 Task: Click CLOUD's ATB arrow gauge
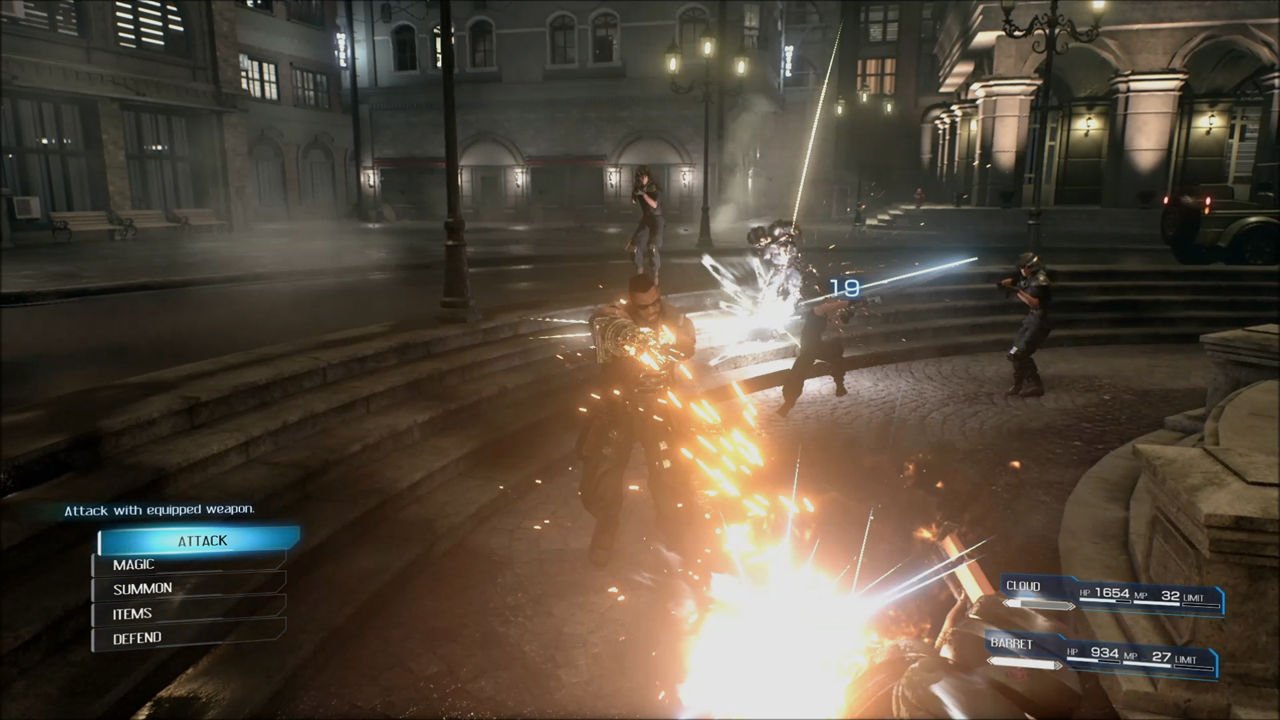[1038, 602]
